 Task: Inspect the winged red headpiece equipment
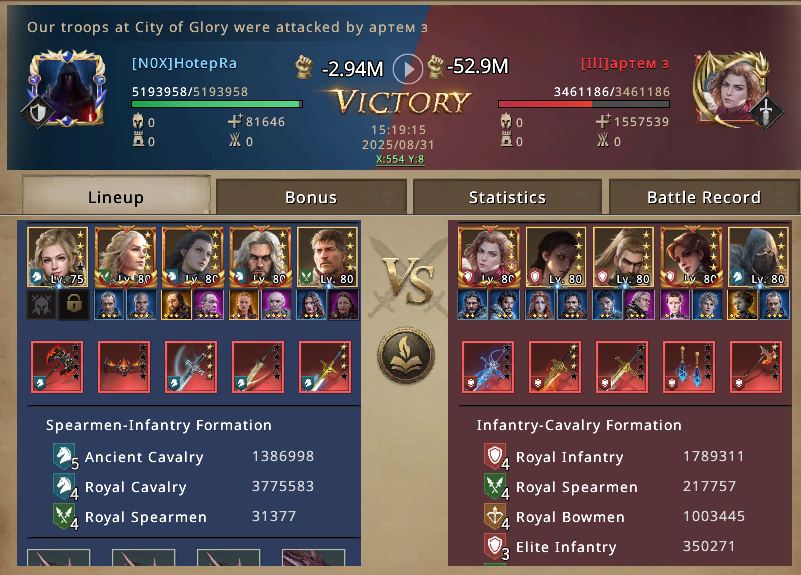(x=124, y=367)
